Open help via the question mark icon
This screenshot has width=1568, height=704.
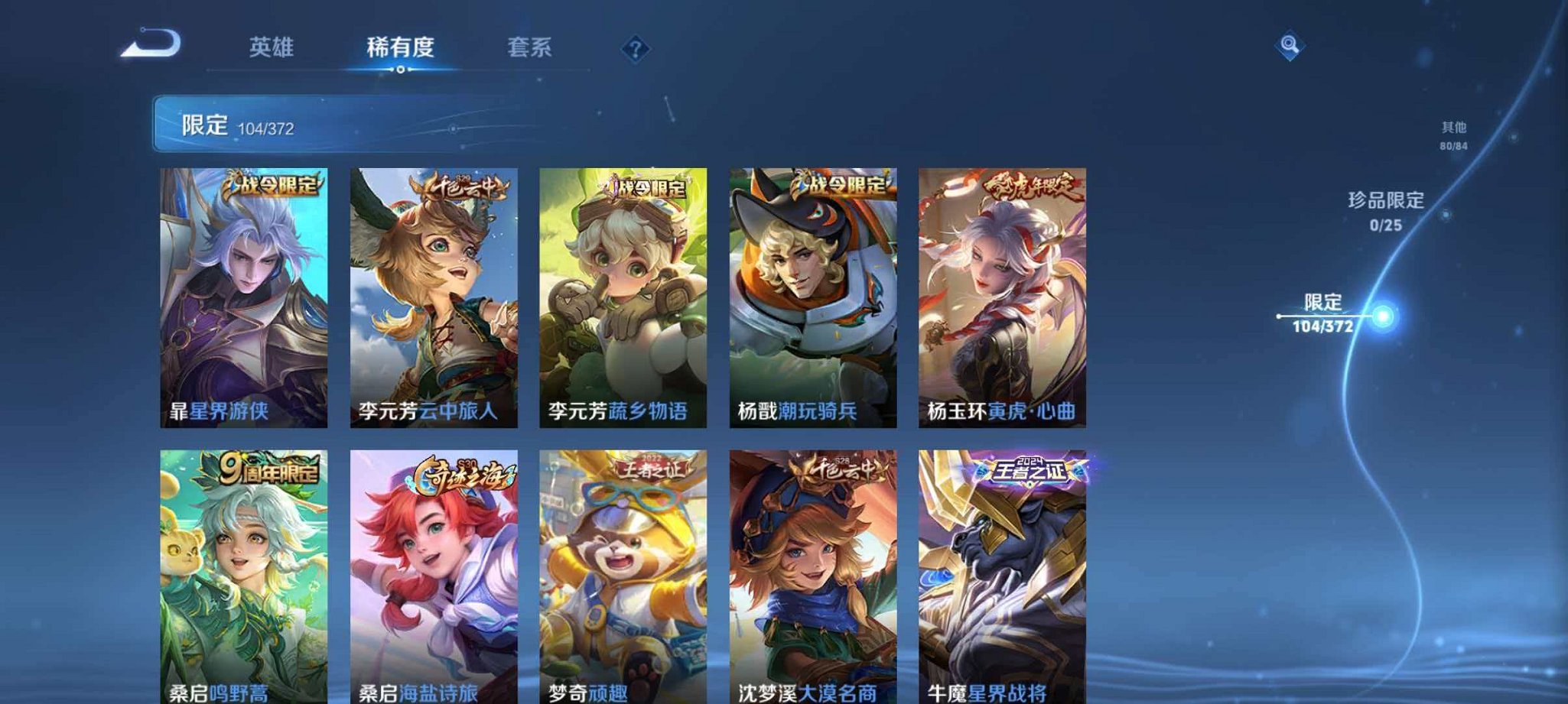click(634, 50)
